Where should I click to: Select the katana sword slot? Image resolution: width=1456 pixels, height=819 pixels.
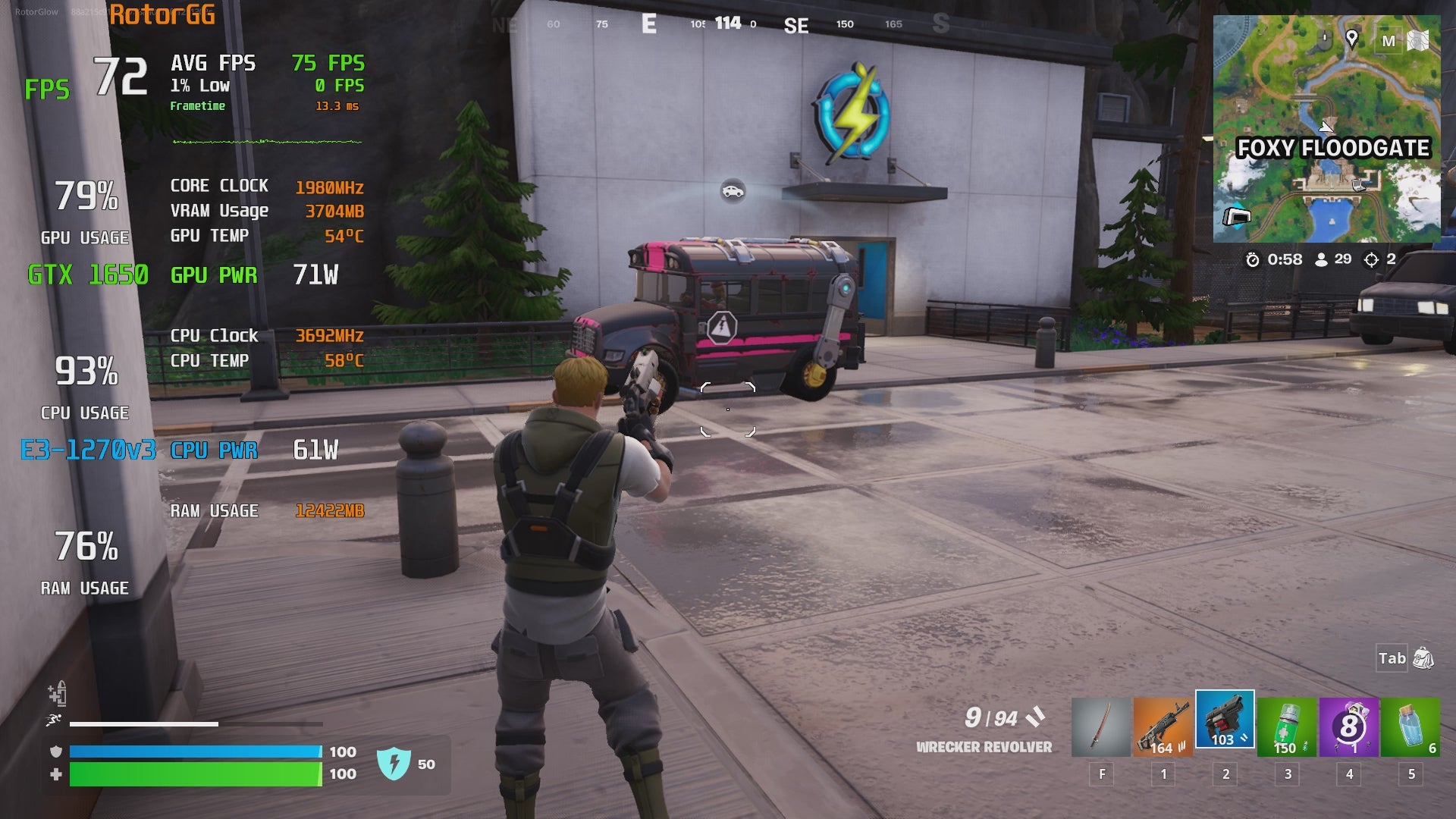point(1101,728)
